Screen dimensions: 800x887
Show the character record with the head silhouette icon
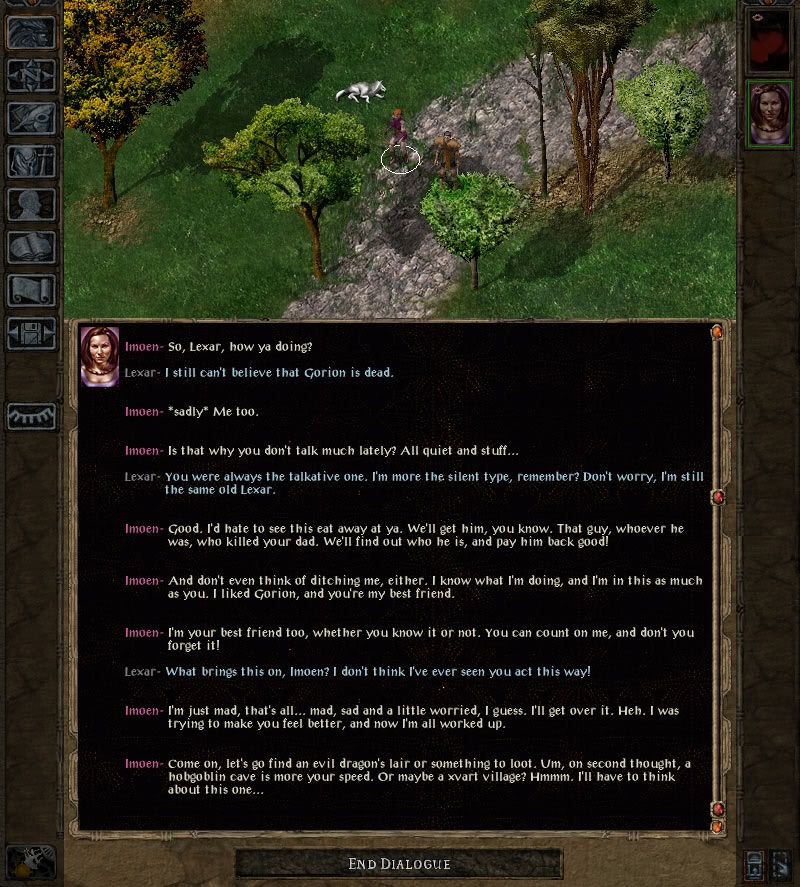[31, 204]
